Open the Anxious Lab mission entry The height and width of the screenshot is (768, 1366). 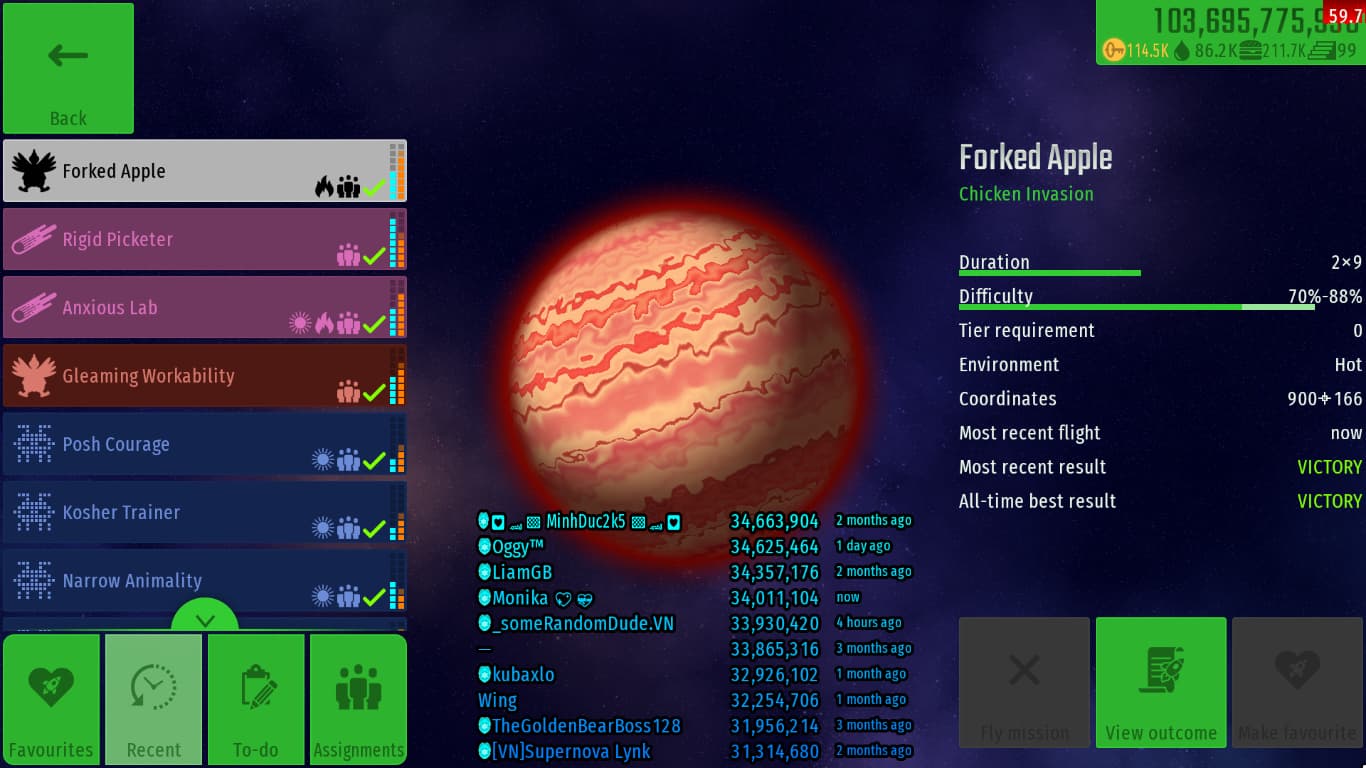coord(204,308)
